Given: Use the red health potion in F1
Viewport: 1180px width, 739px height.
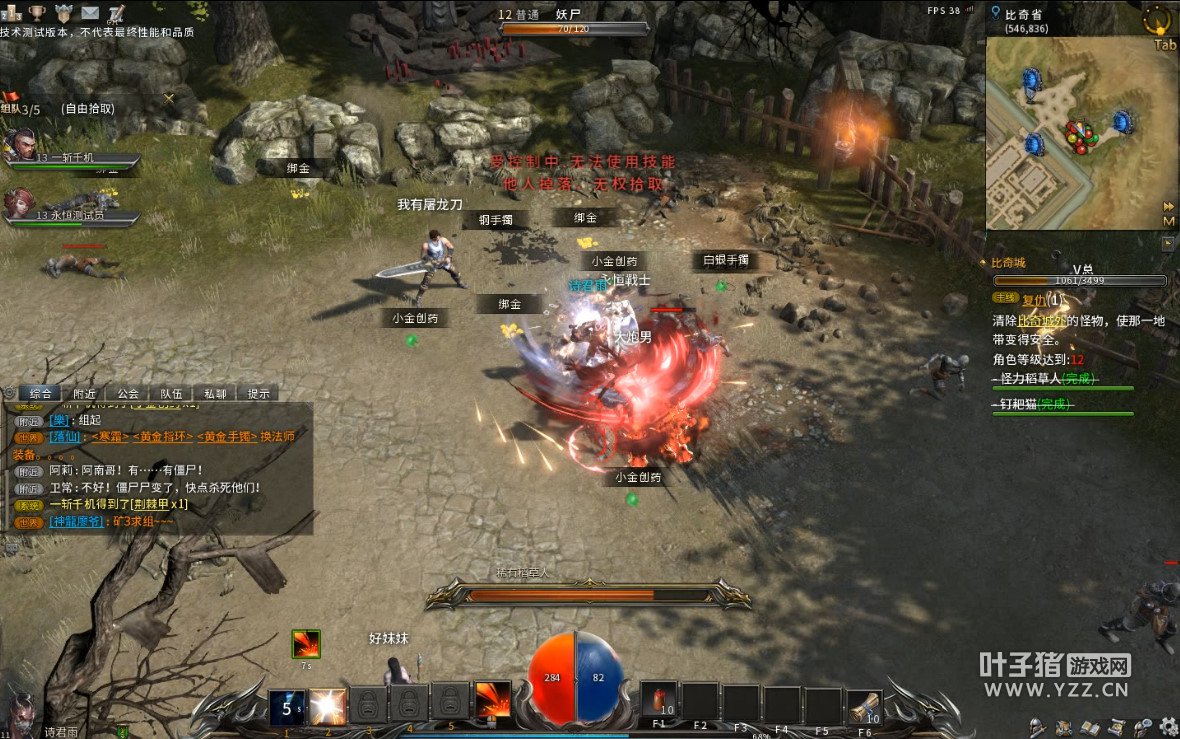Looking at the screenshot, I should [x=658, y=702].
